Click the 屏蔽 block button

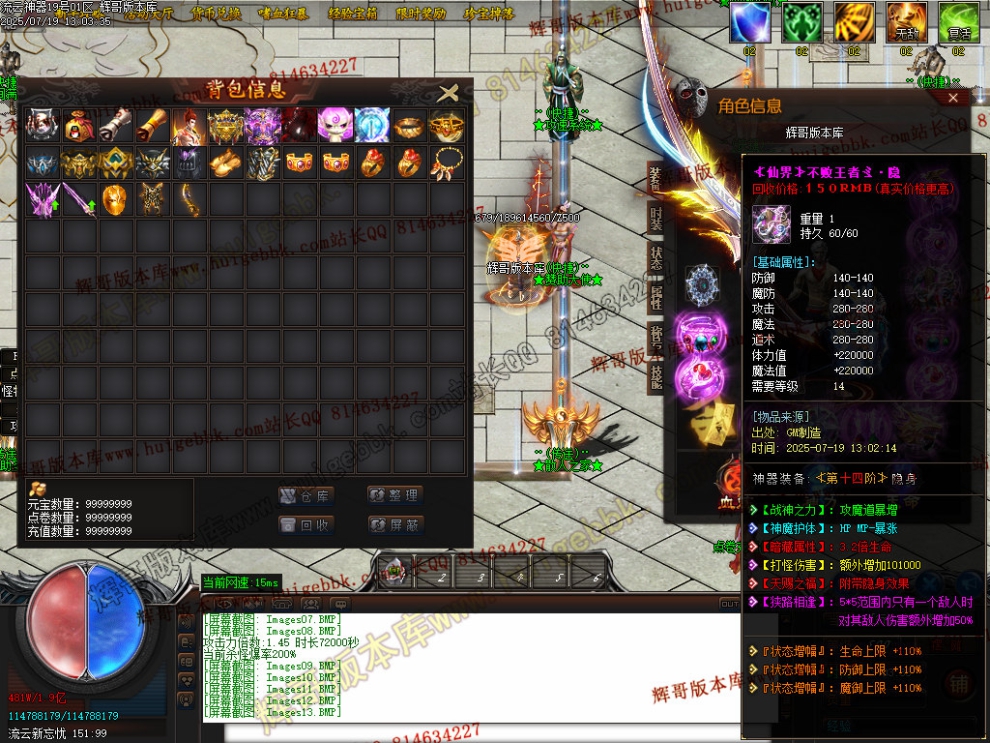point(395,524)
